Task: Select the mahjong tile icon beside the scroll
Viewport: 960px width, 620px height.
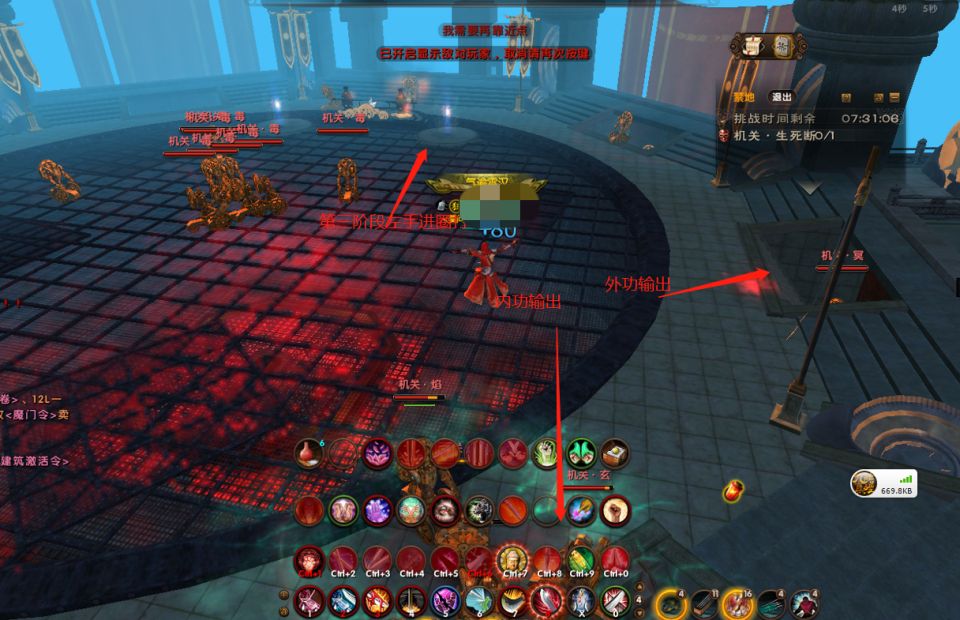Action: (783, 44)
